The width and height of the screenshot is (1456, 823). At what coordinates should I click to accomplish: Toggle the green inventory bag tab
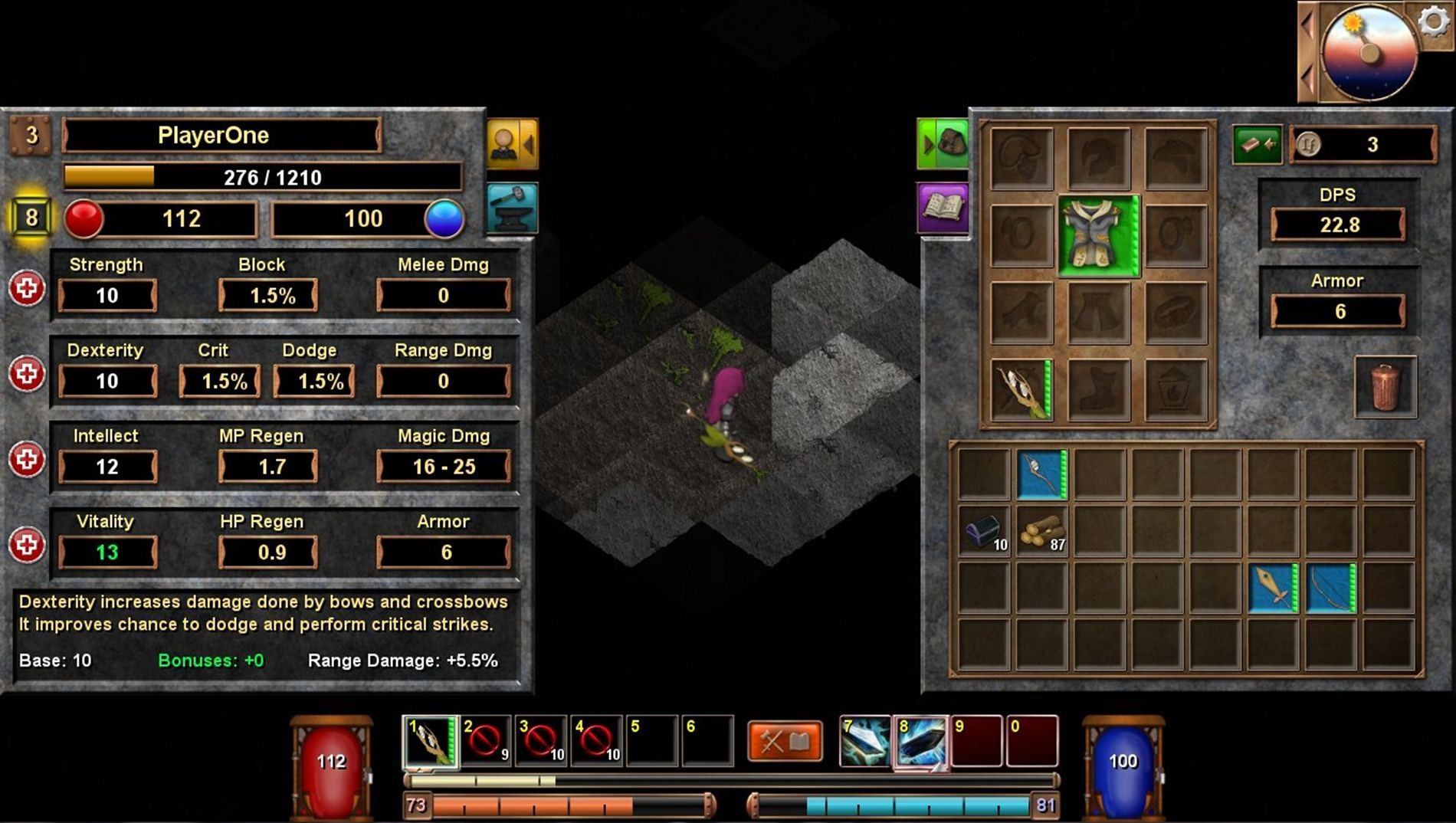[x=943, y=143]
